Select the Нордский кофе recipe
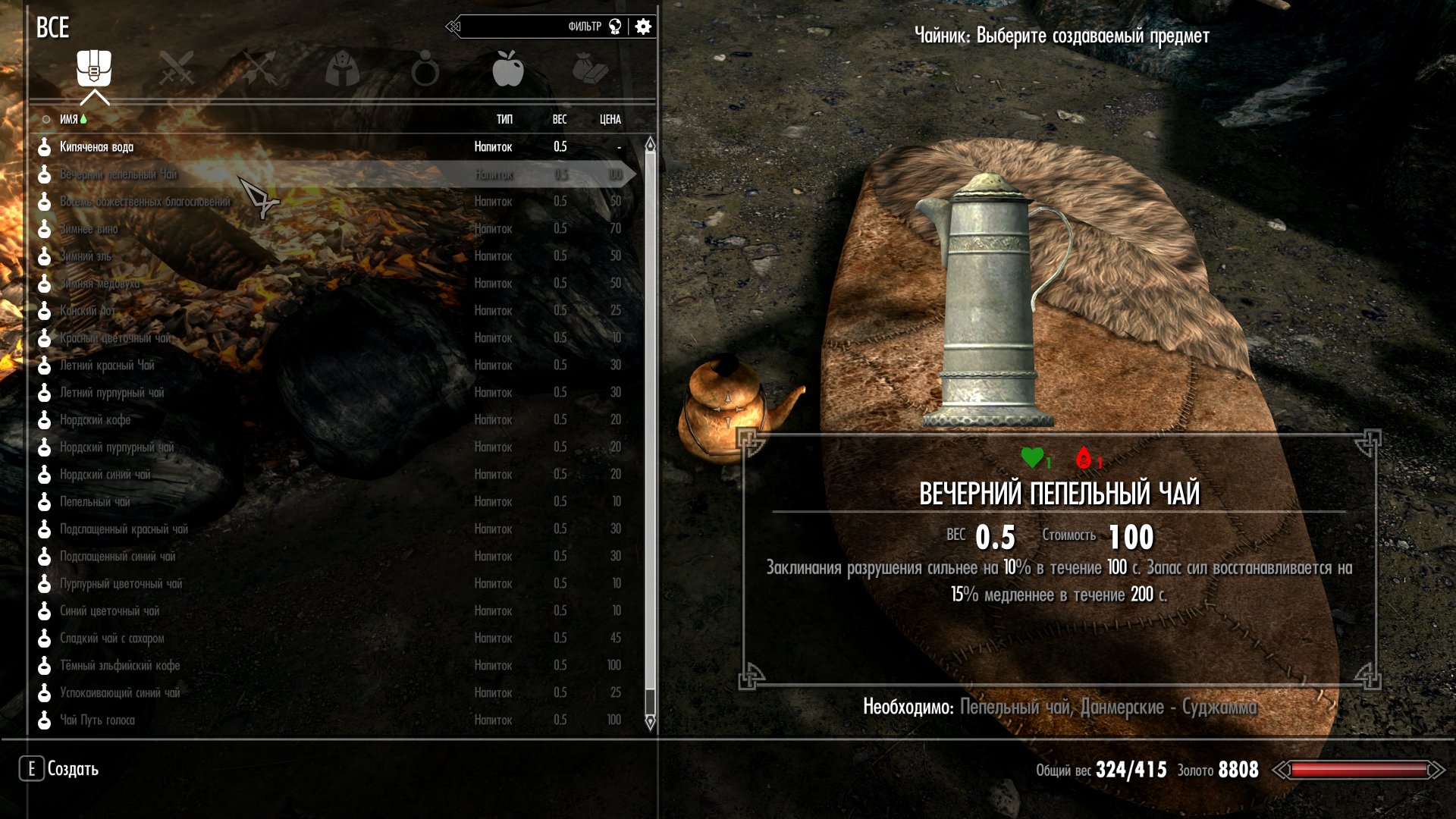The image size is (1456, 819). coord(96,420)
